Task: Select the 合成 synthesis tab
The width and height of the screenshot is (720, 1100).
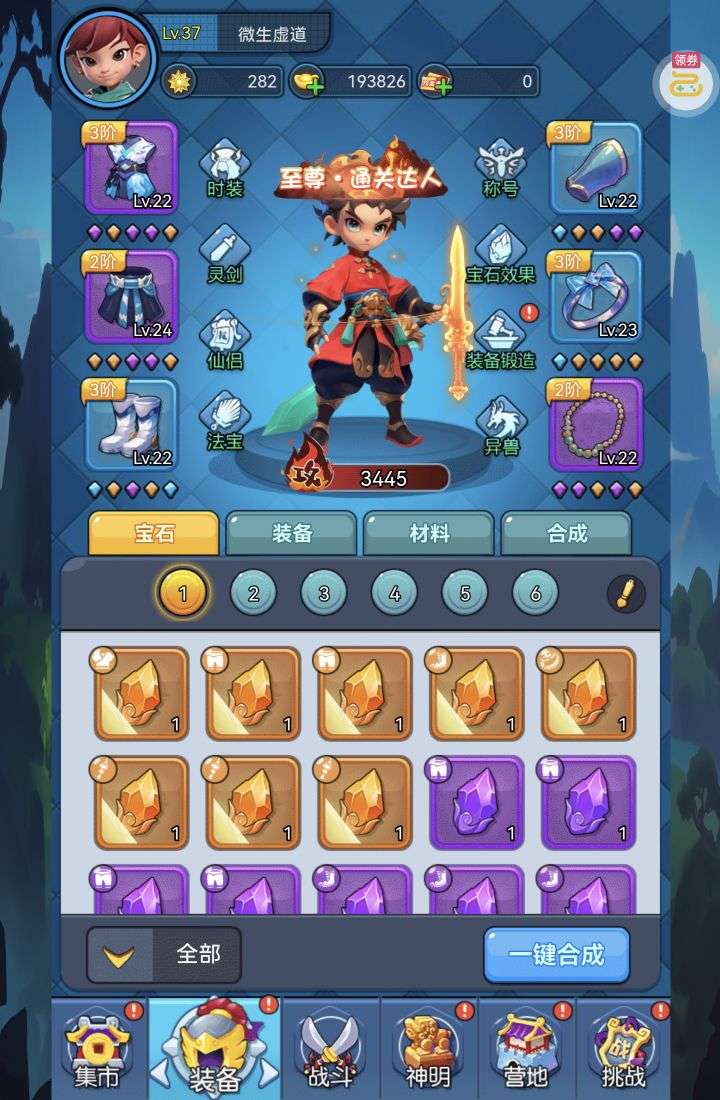Action: (566, 534)
